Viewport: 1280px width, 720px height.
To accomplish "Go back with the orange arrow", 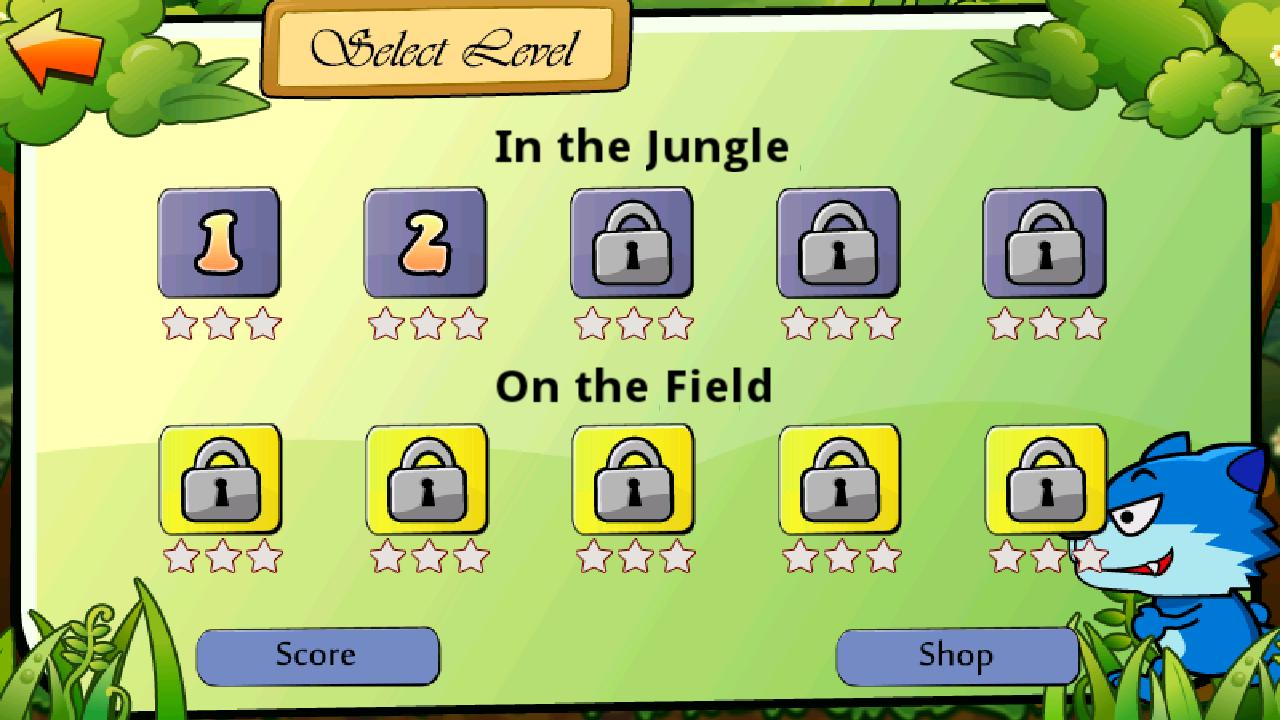I will pos(55,47).
